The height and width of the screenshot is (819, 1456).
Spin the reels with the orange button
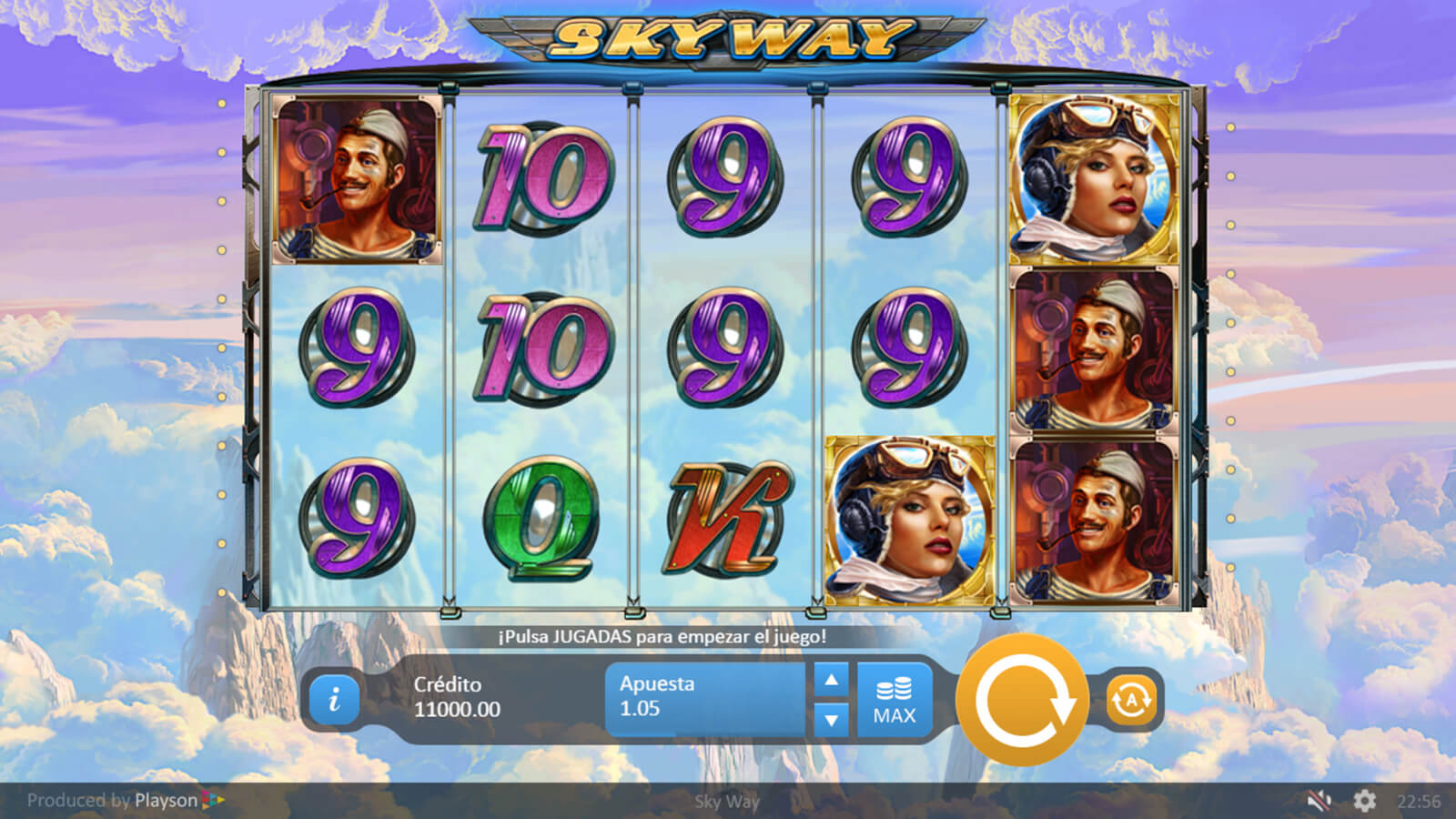click(x=1022, y=700)
